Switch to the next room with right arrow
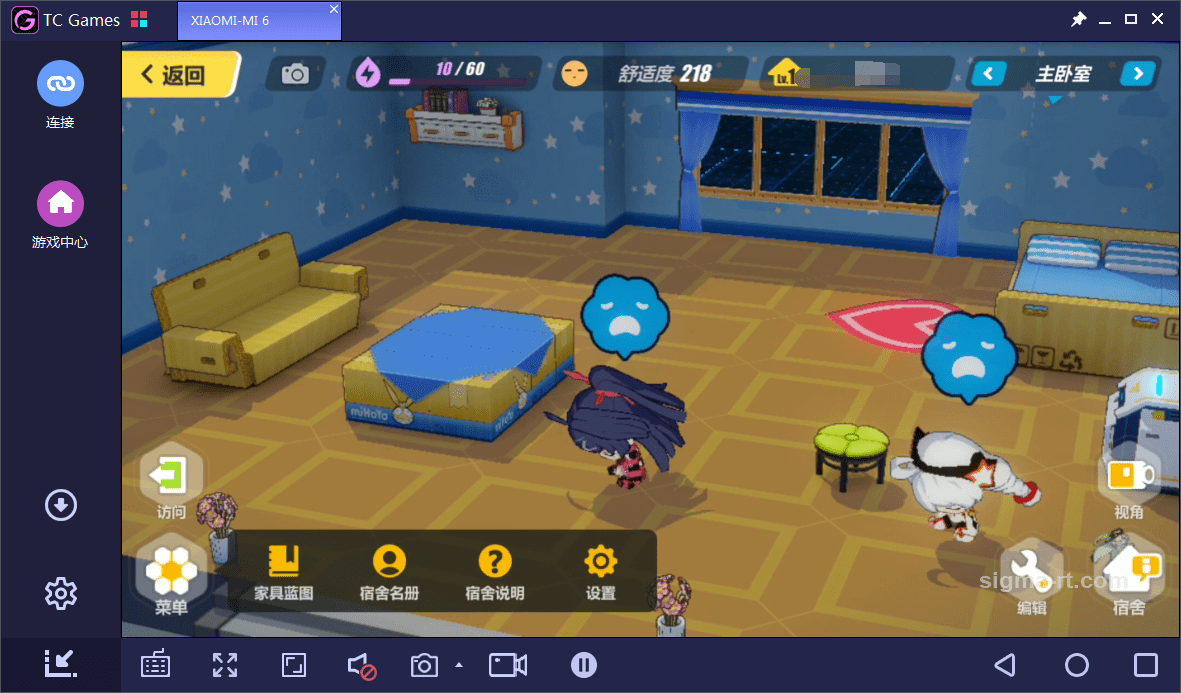The height and width of the screenshot is (693, 1181). coord(1138,73)
